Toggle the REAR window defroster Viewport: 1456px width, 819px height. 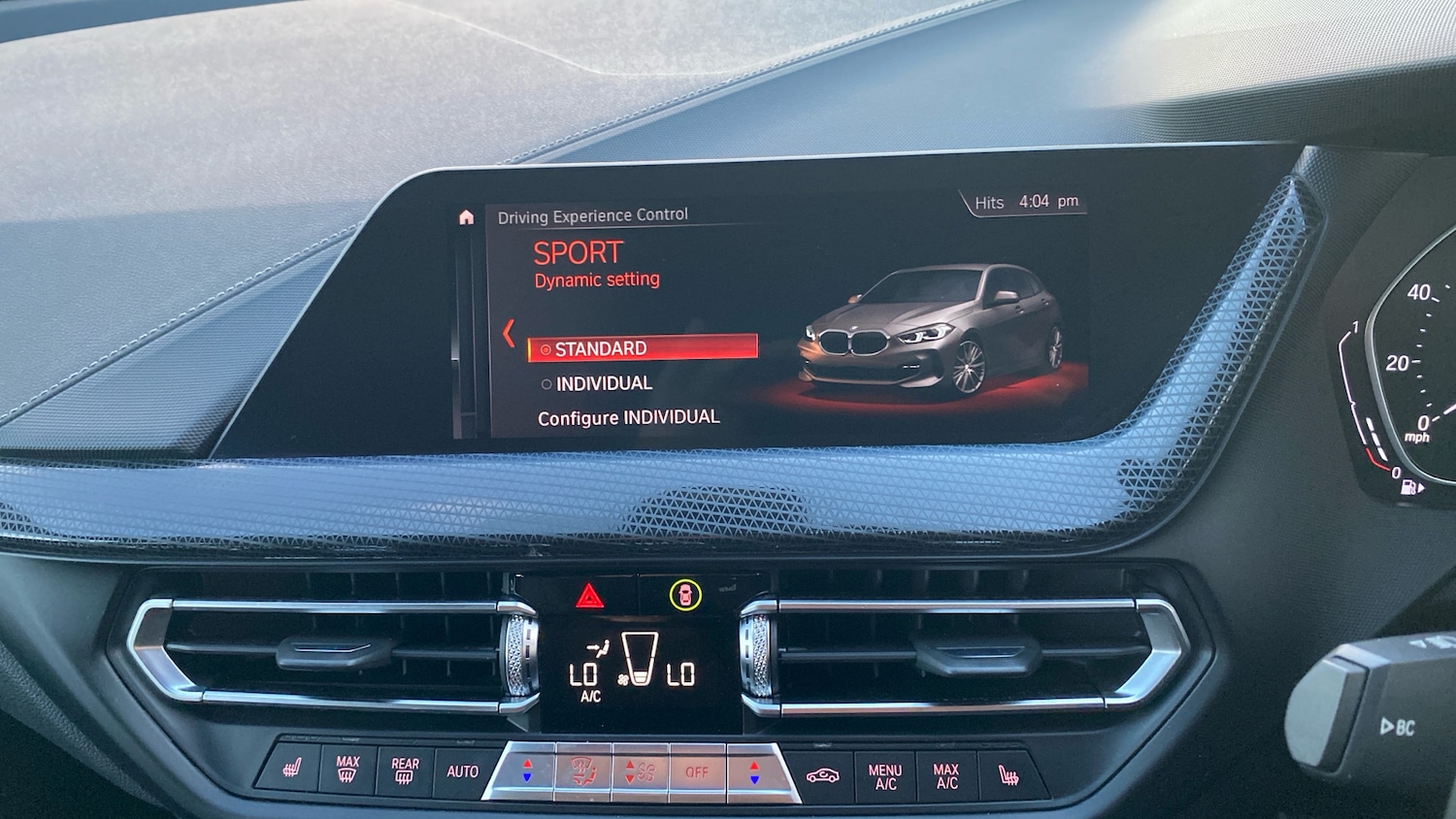point(405,770)
